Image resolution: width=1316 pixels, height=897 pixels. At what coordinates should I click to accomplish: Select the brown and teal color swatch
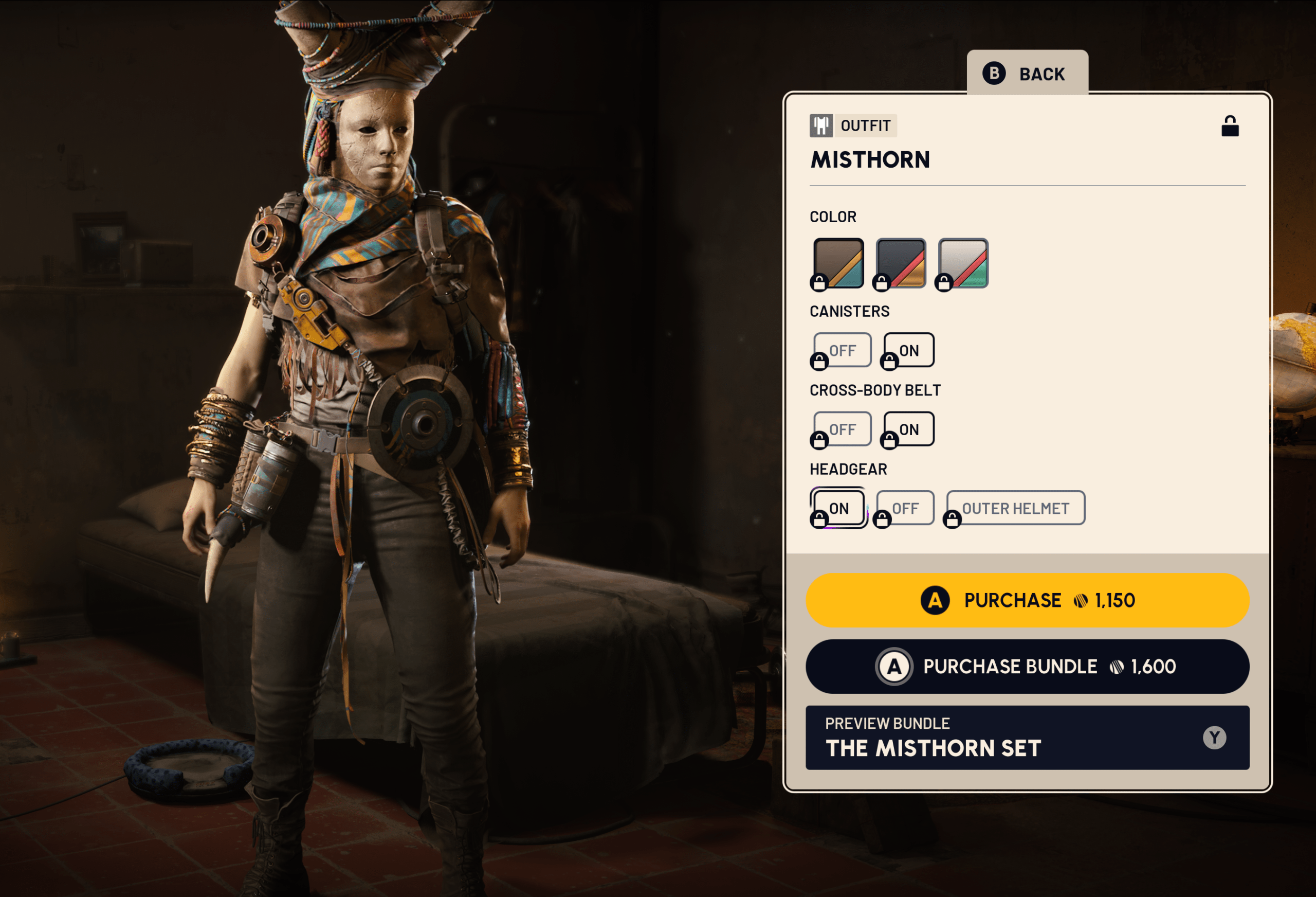click(x=838, y=263)
